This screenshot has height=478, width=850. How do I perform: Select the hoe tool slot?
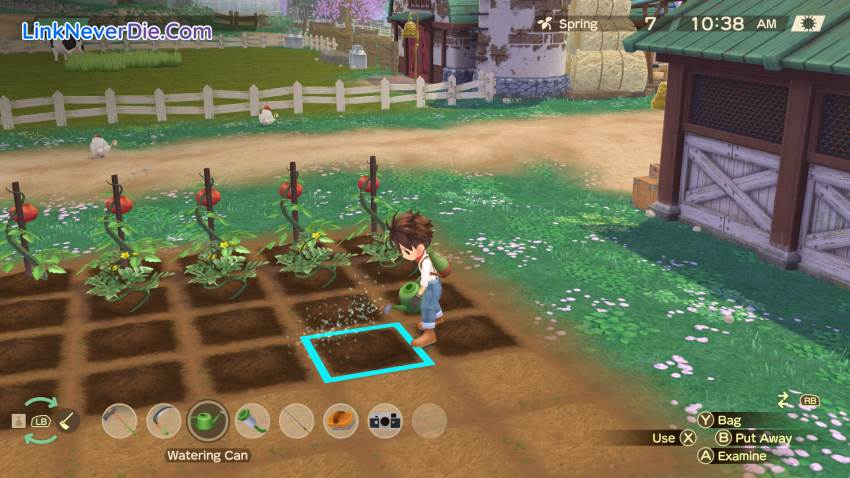coord(120,421)
